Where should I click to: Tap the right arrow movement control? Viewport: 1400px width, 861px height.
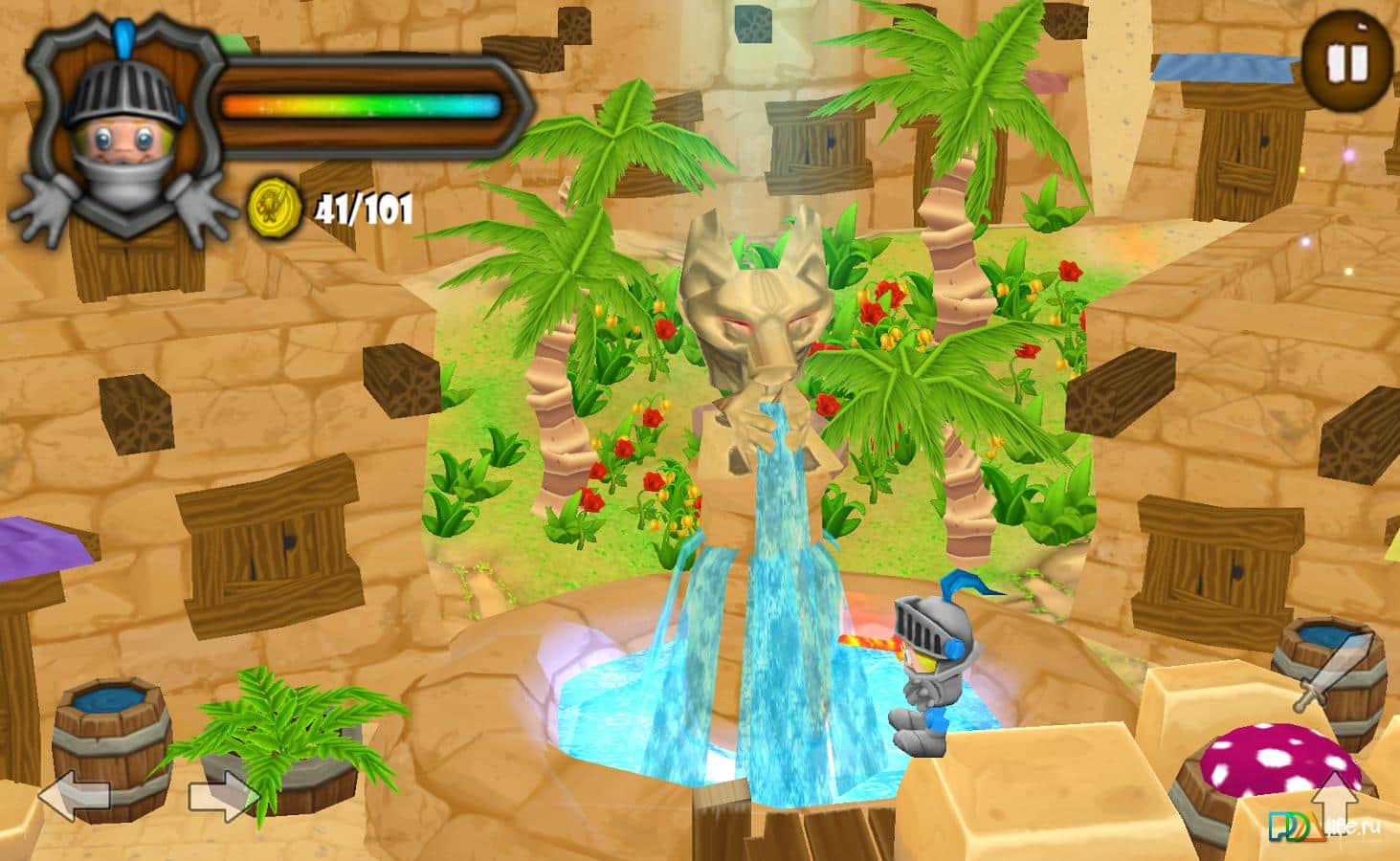pos(224,796)
